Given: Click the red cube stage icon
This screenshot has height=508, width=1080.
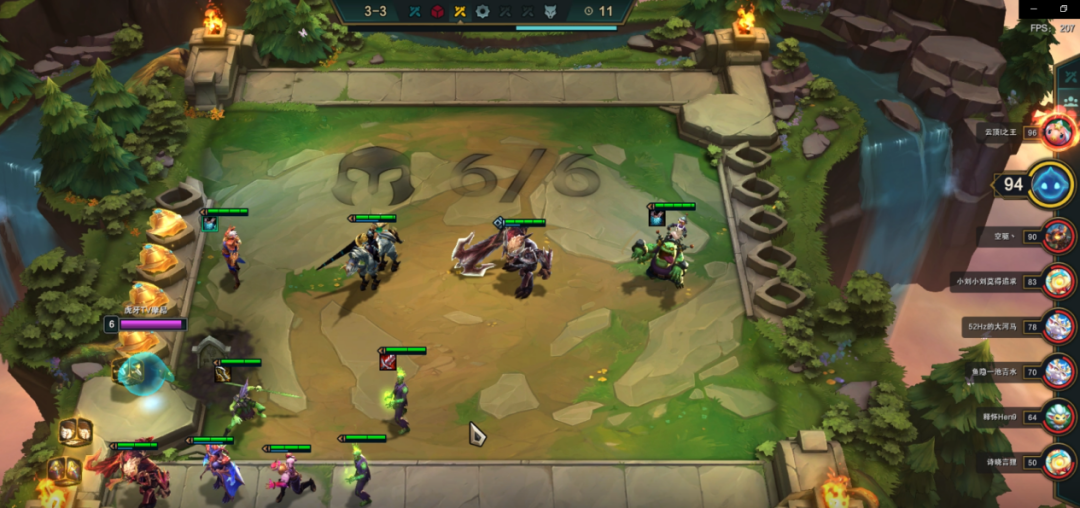Looking at the screenshot, I should click(437, 12).
